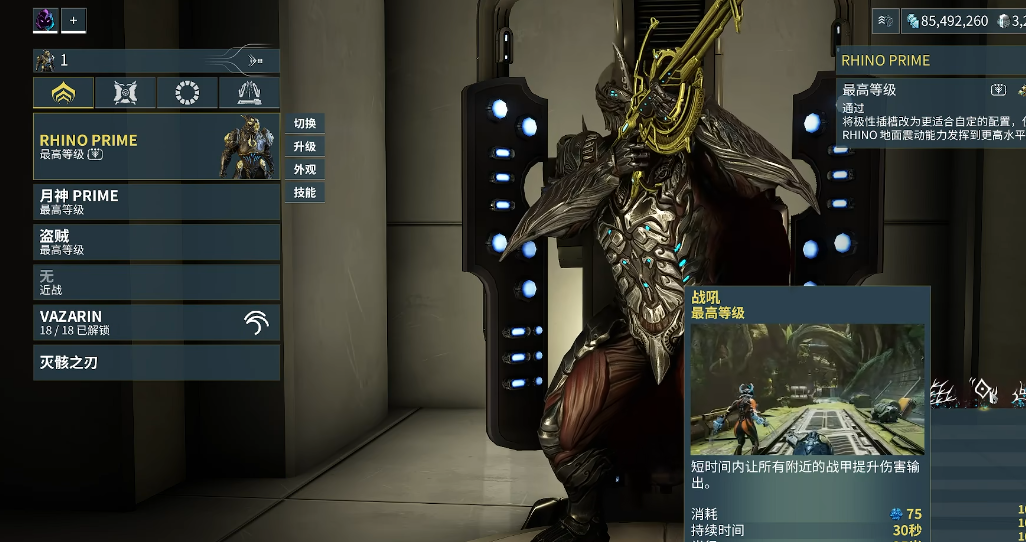Image resolution: width=1026 pixels, height=542 pixels.
Task: Open the 升级 (upgrade) menu
Action: pyautogui.click(x=305, y=147)
